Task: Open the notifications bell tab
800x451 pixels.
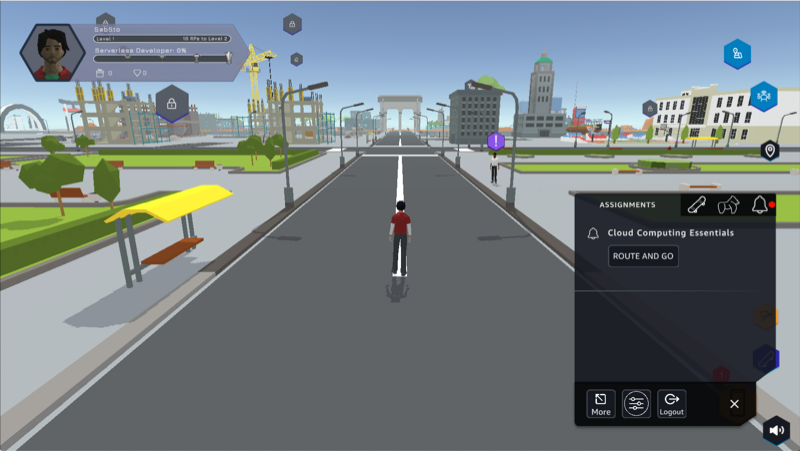Action: [760, 205]
